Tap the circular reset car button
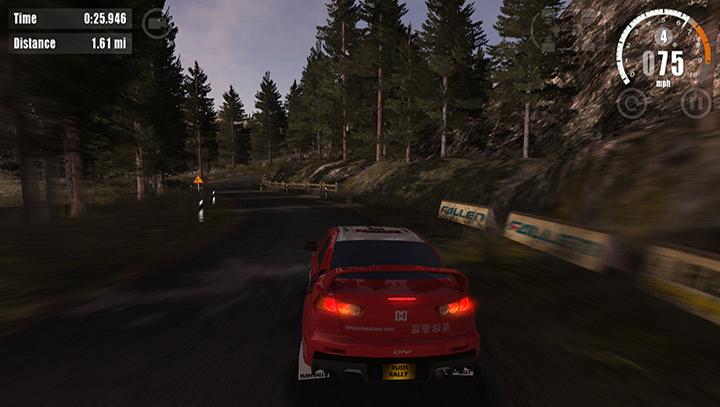Screen dimensions: 720x407 [631, 102]
